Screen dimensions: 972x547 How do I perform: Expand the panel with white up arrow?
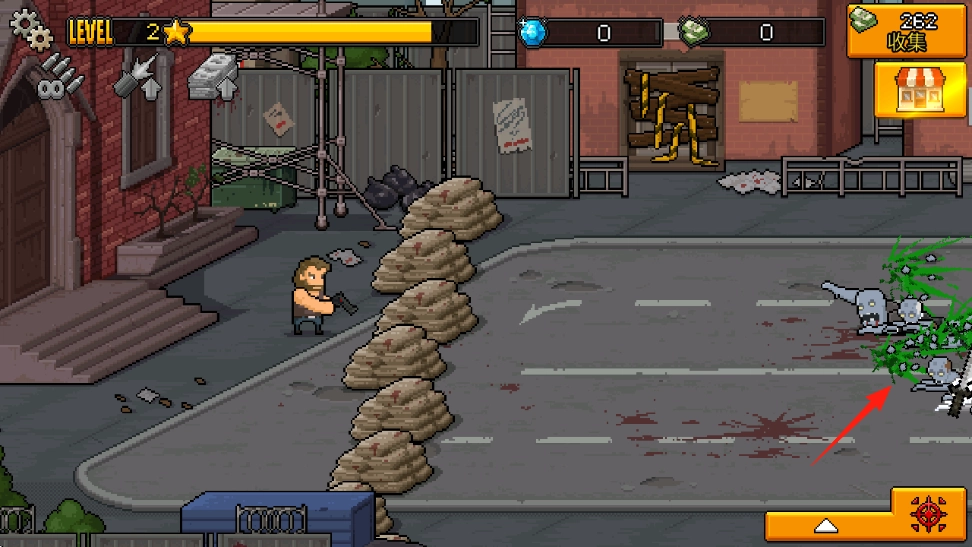(x=826, y=525)
